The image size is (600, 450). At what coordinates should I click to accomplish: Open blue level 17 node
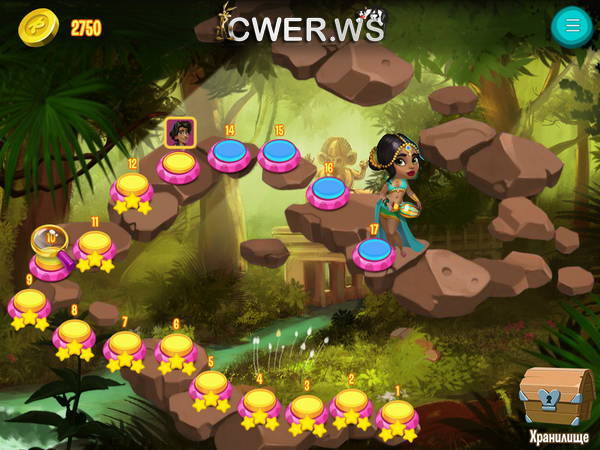pos(373,250)
